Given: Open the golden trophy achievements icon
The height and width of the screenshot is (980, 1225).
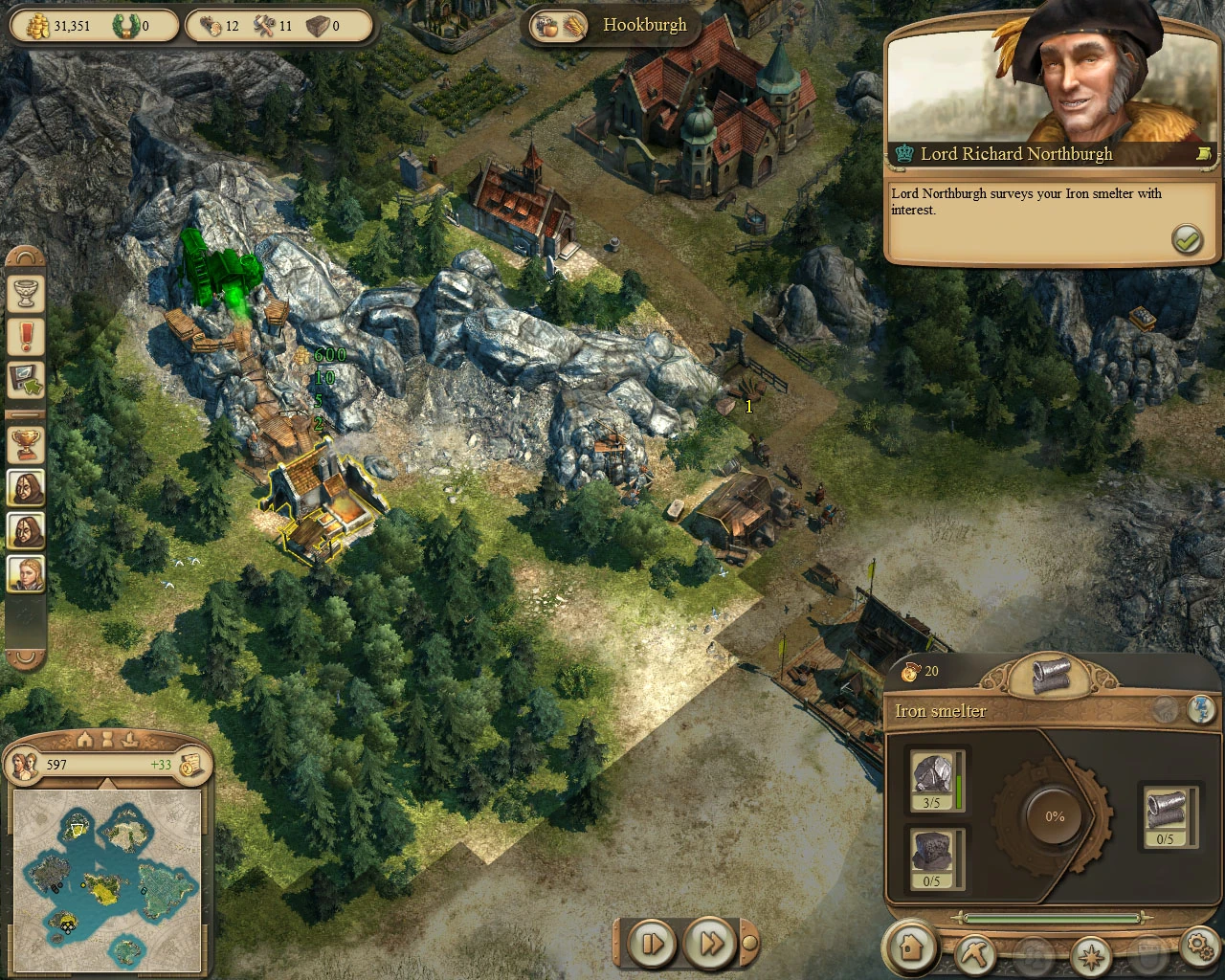Looking at the screenshot, I should pyautogui.click(x=26, y=443).
